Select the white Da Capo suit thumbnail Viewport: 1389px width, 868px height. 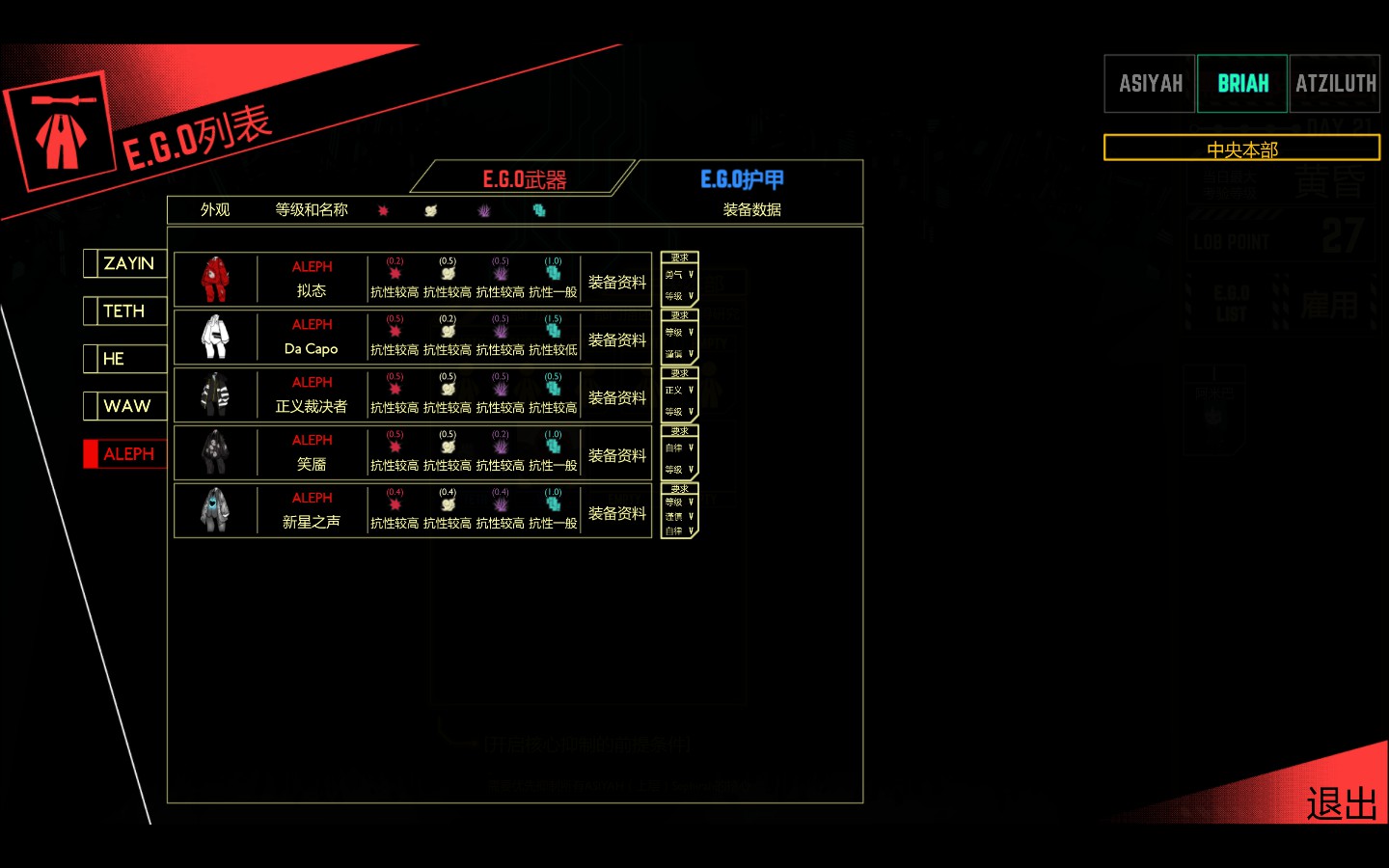point(215,338)
